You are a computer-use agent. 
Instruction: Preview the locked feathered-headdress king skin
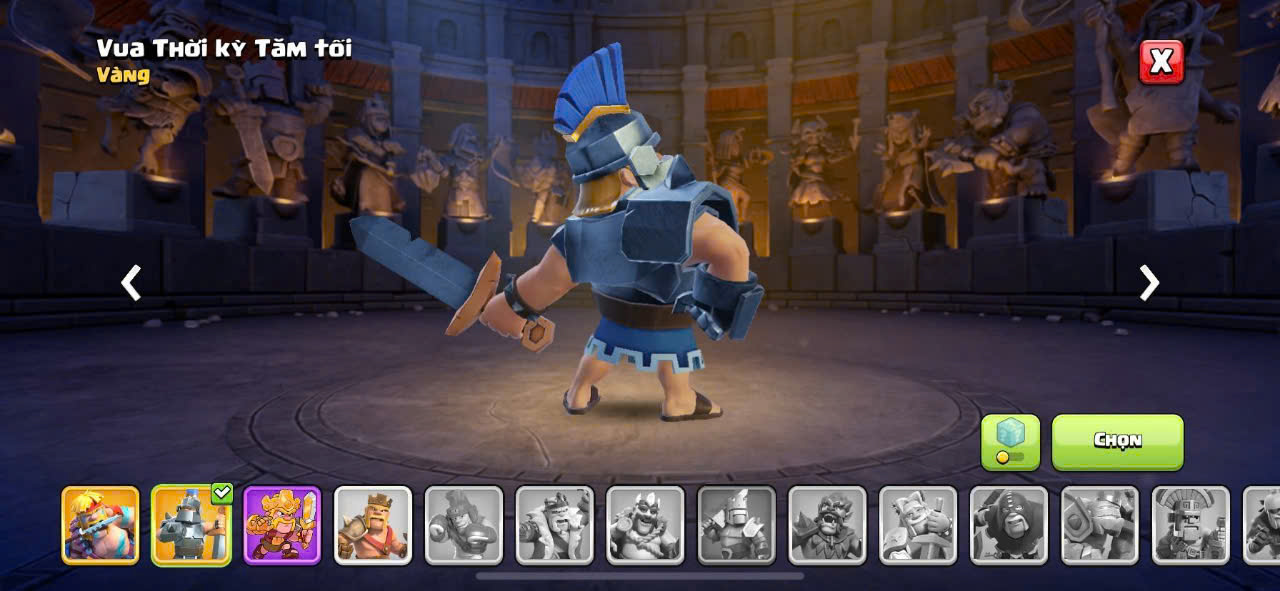[1191, 525]
